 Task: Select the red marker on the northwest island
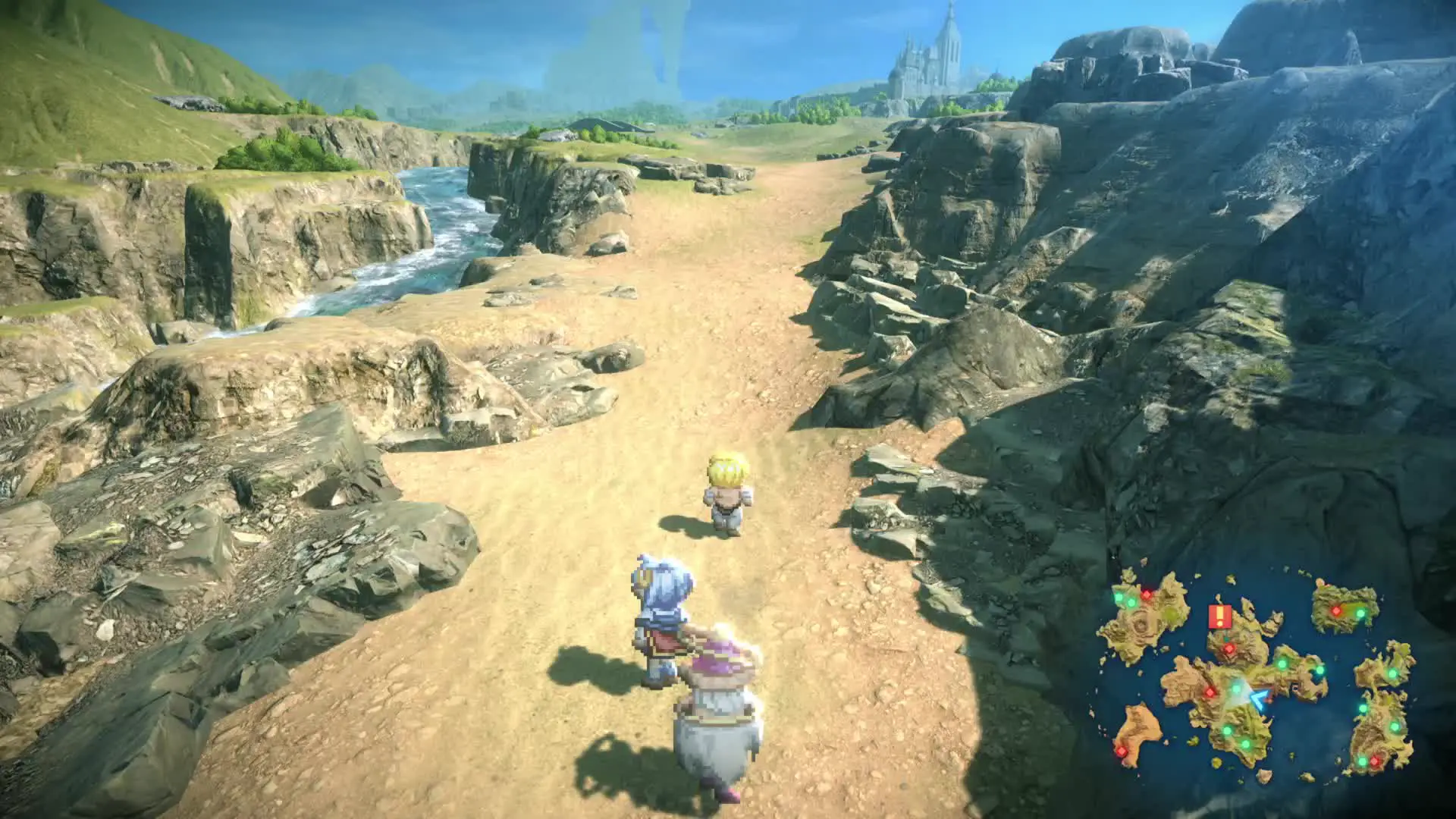1146,595
